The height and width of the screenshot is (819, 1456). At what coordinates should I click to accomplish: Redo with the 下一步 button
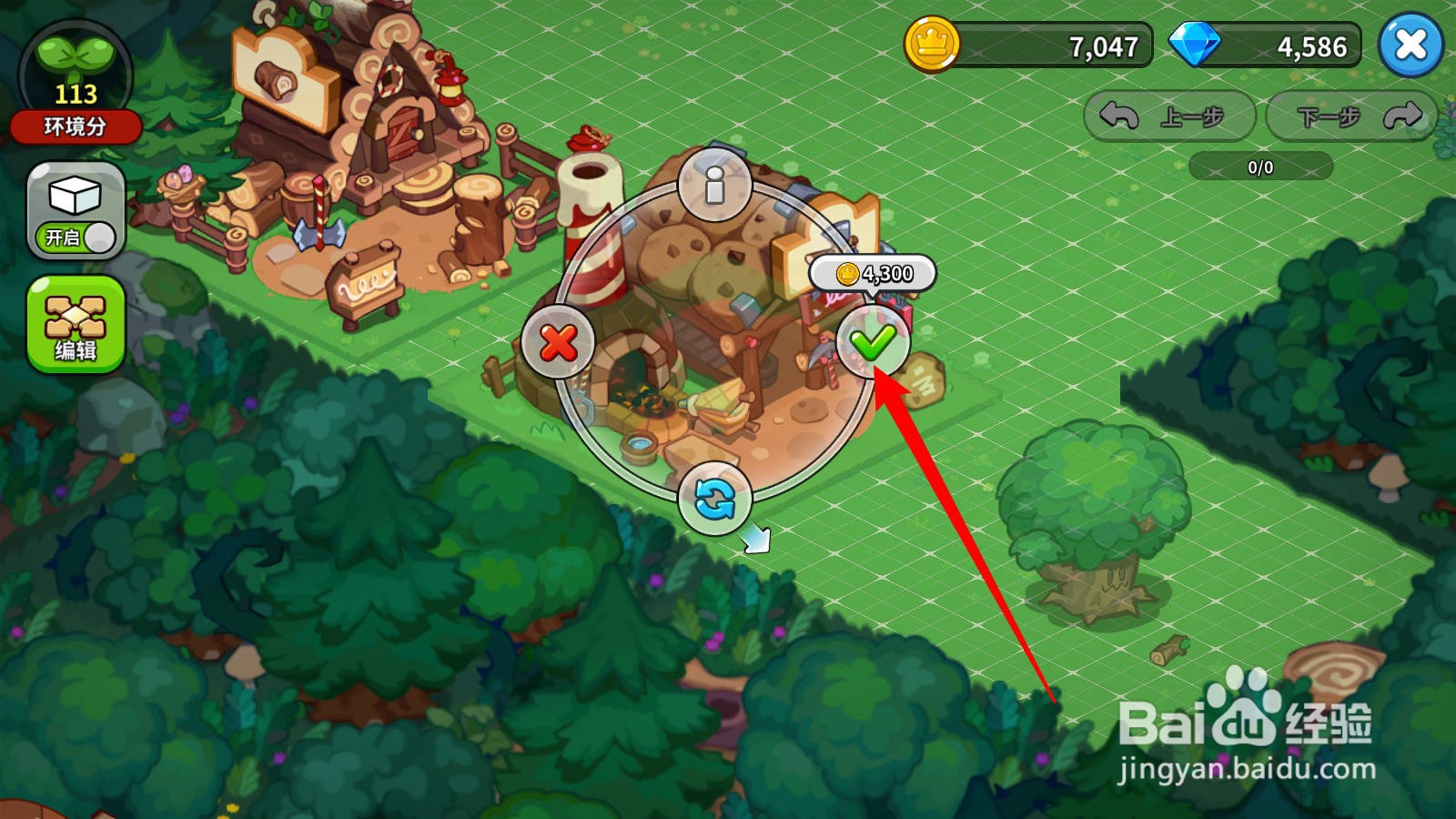1353,116
